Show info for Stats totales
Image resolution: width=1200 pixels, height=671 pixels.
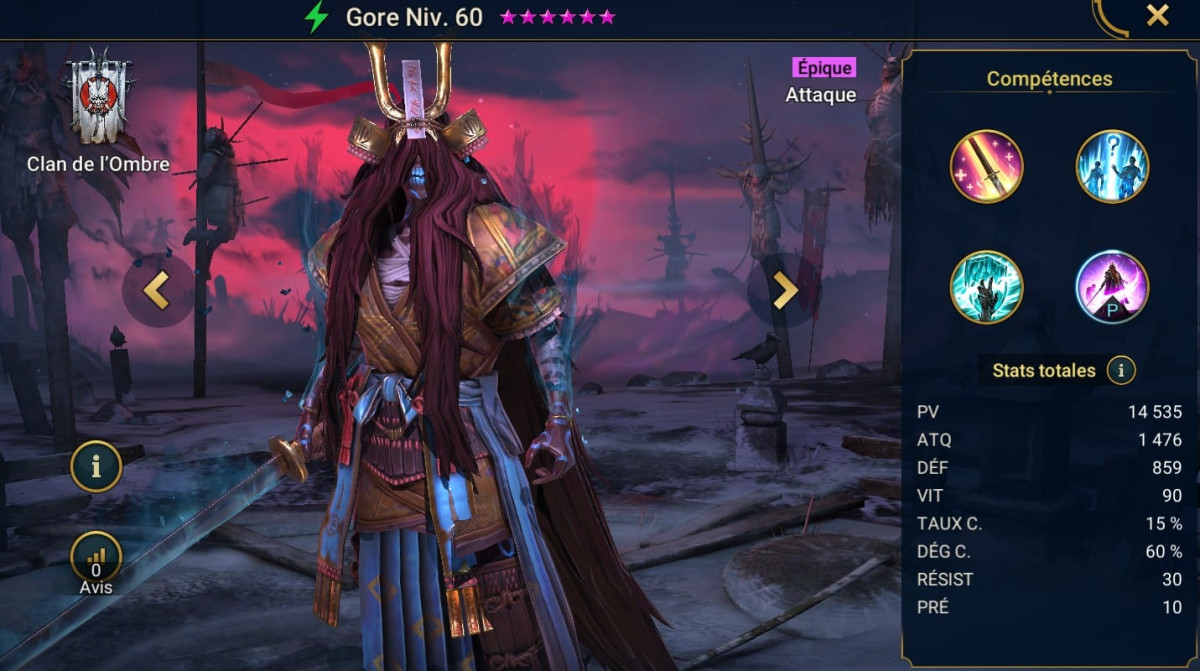(1121, 371)
